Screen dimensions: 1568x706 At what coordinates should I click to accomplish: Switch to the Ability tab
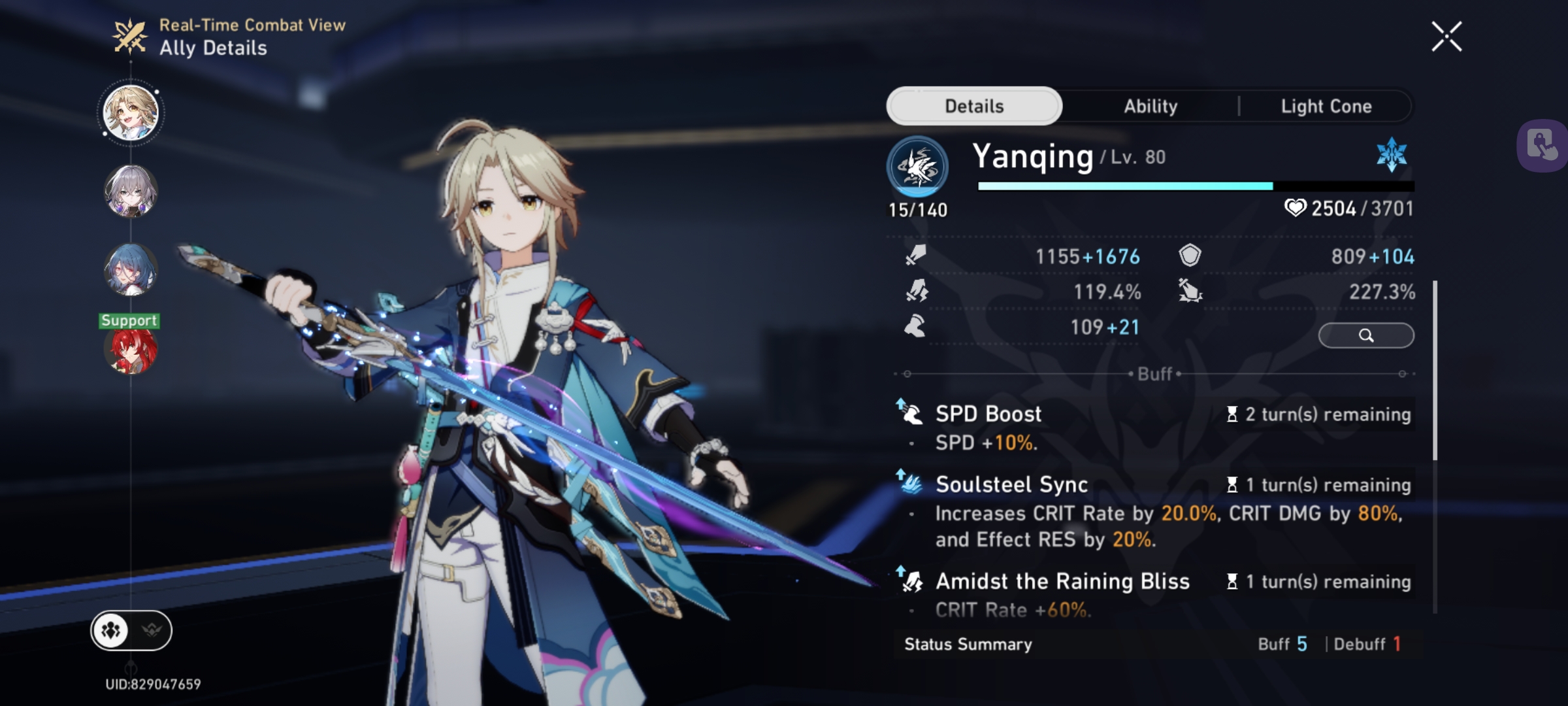point(1150,106)
